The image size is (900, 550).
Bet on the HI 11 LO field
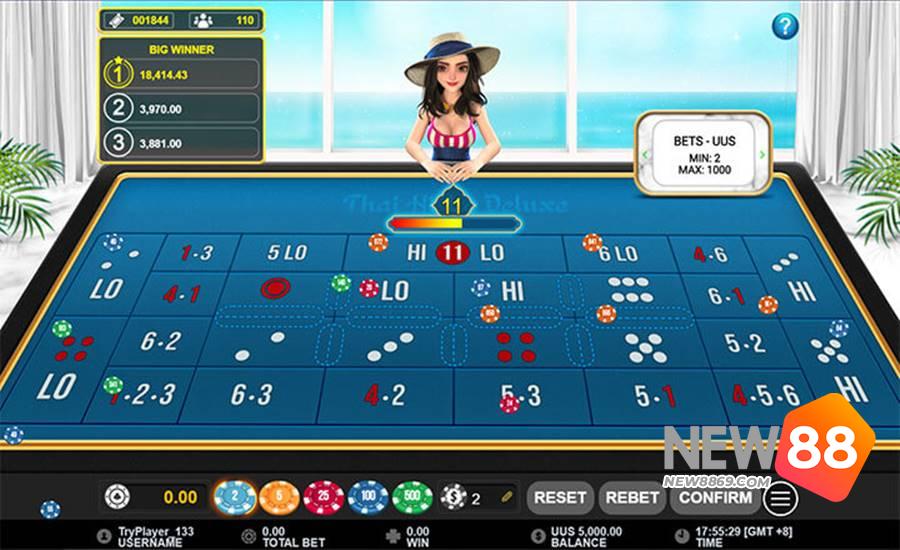[455, 253]
